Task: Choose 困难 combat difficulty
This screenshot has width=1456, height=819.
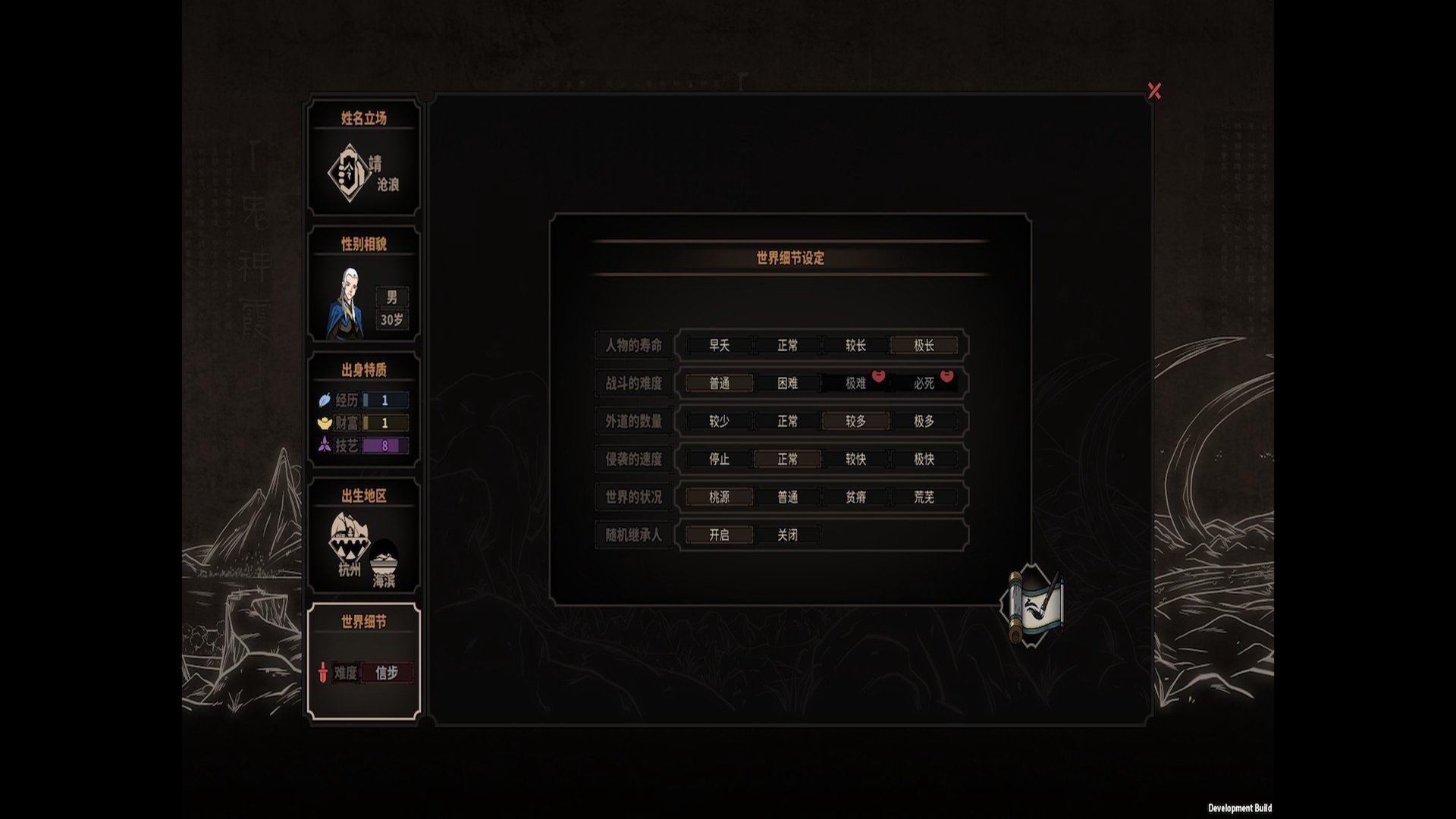Action: [x=787, y=384]
